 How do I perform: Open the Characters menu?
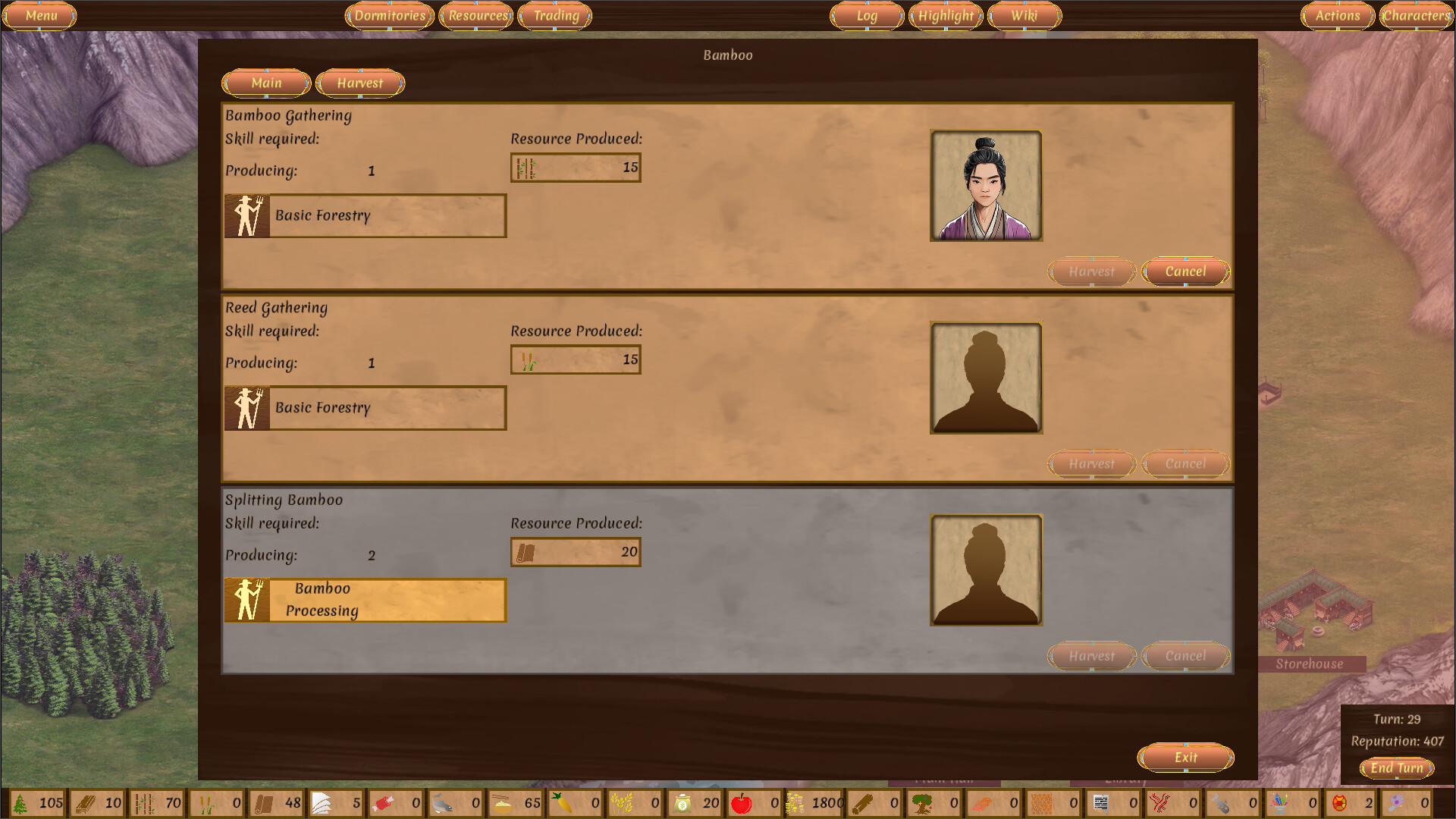(x=1417, y=15)
